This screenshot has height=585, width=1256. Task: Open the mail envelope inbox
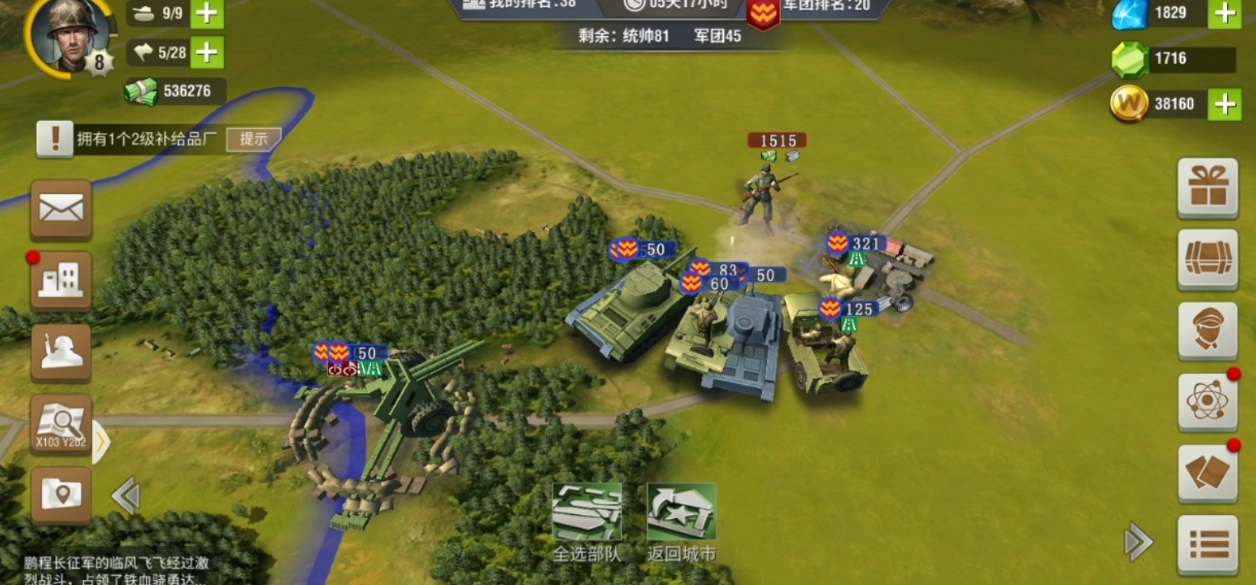61,209
